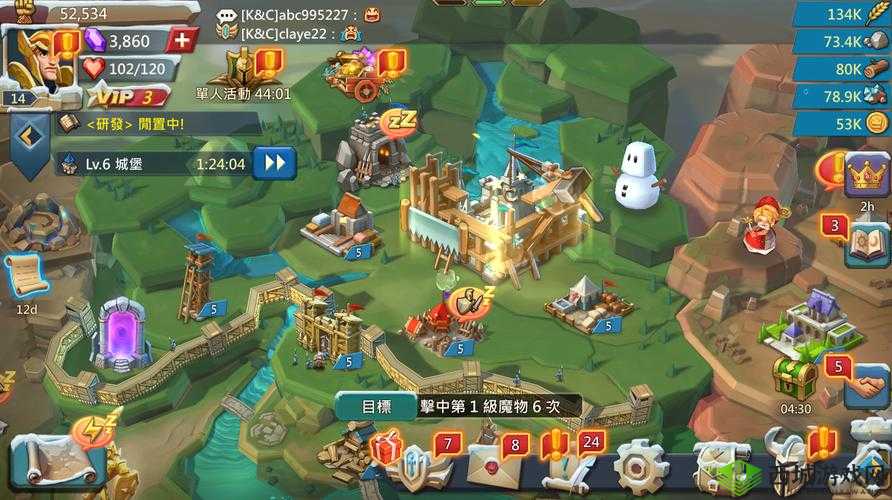Open the VIP 3 badge
Image resolution: width=892 pixels, height=500 pixels.
click(126, 97)
